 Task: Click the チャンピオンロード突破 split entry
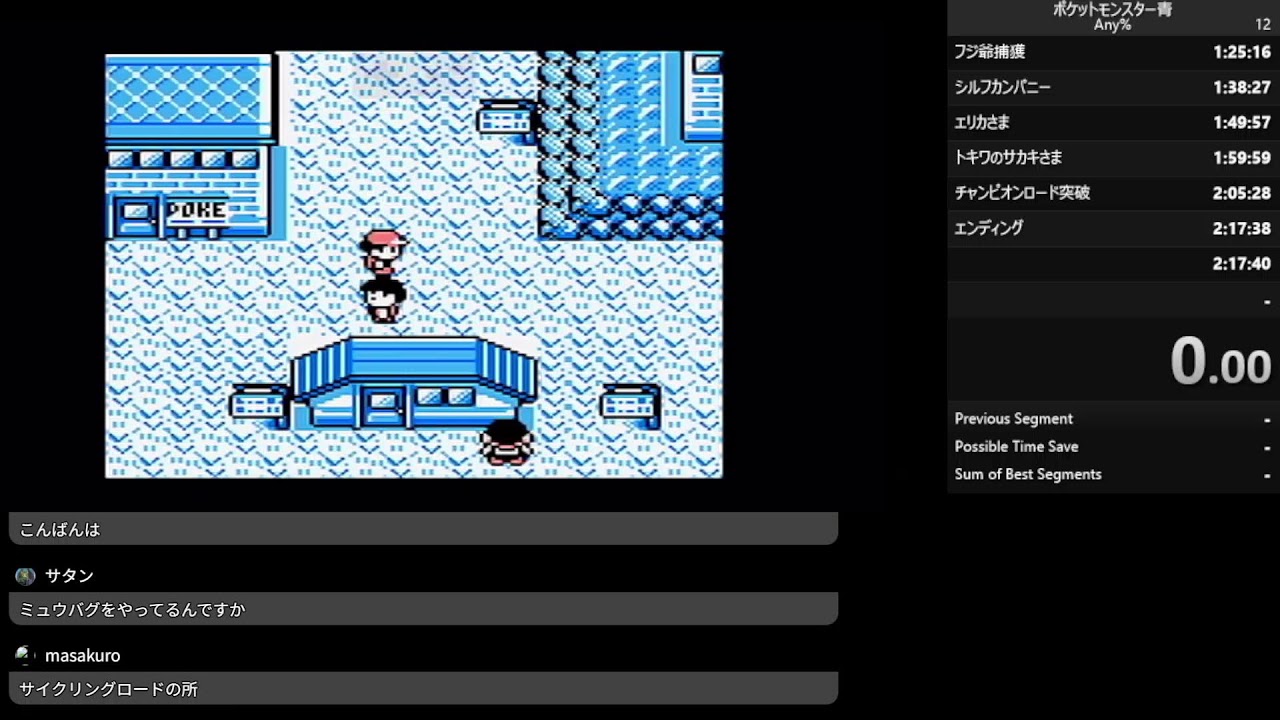[1110, 192]
